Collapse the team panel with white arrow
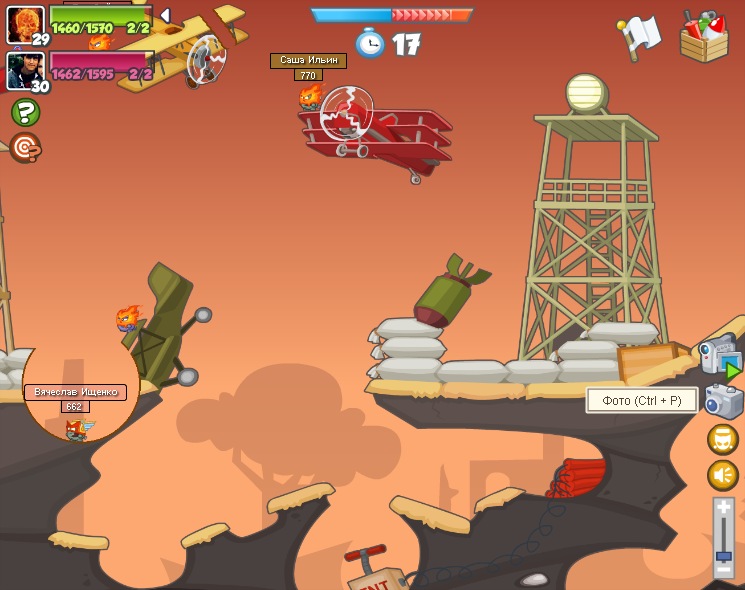This screenshot has height=590, width=745. click(x=165, y=15)
